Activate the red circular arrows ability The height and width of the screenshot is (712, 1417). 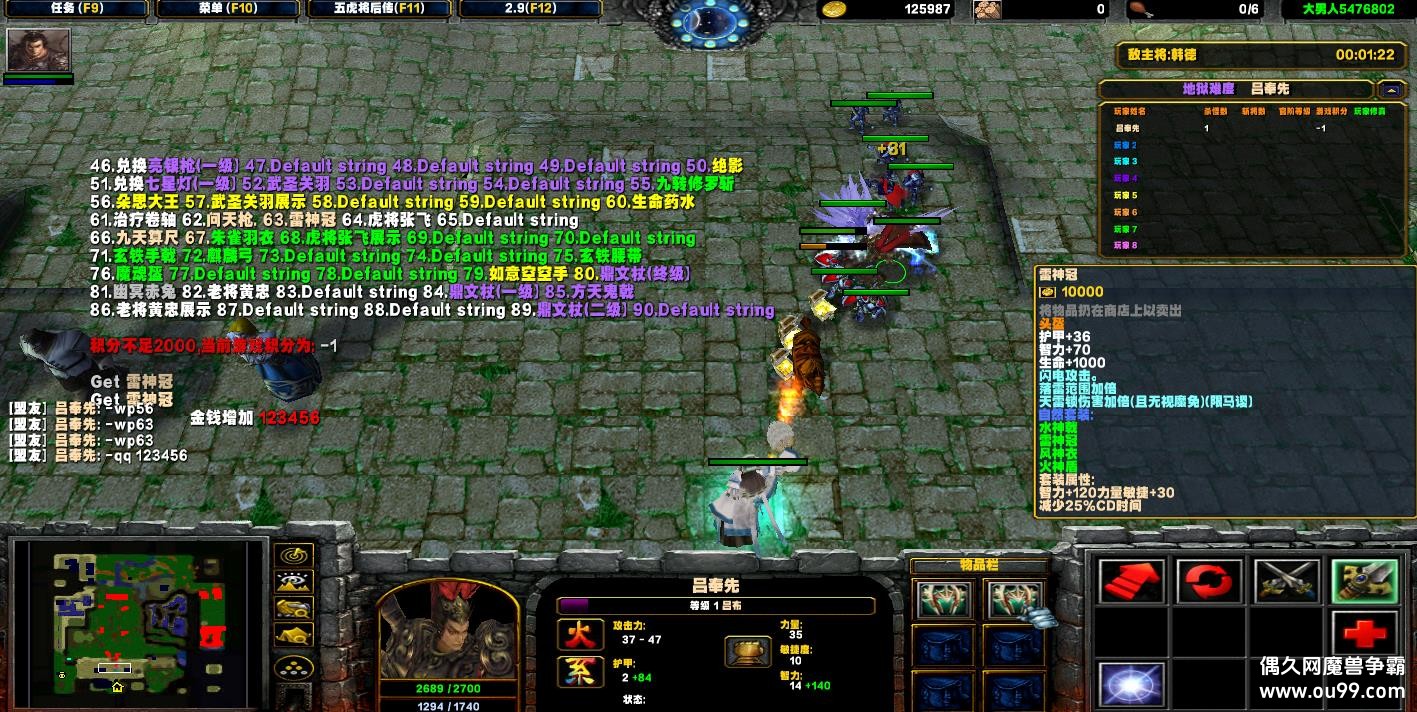pos(1209,581)
